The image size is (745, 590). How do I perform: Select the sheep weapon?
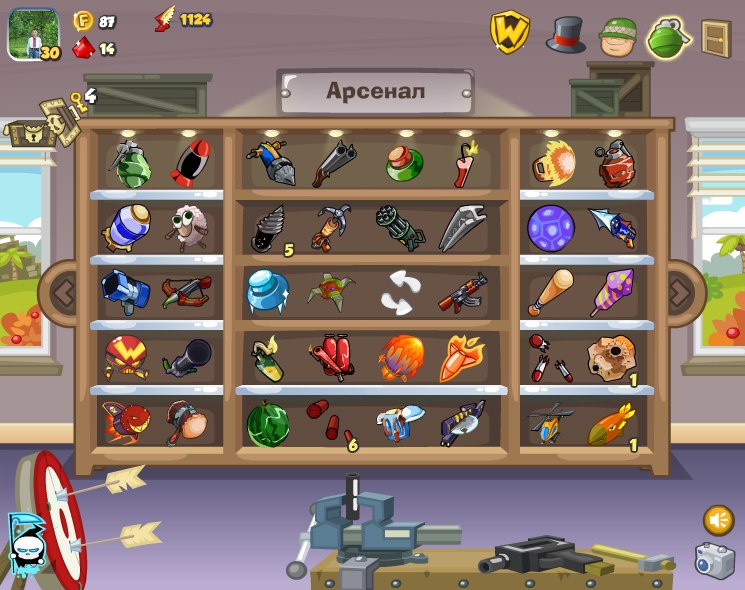point(186,227)
